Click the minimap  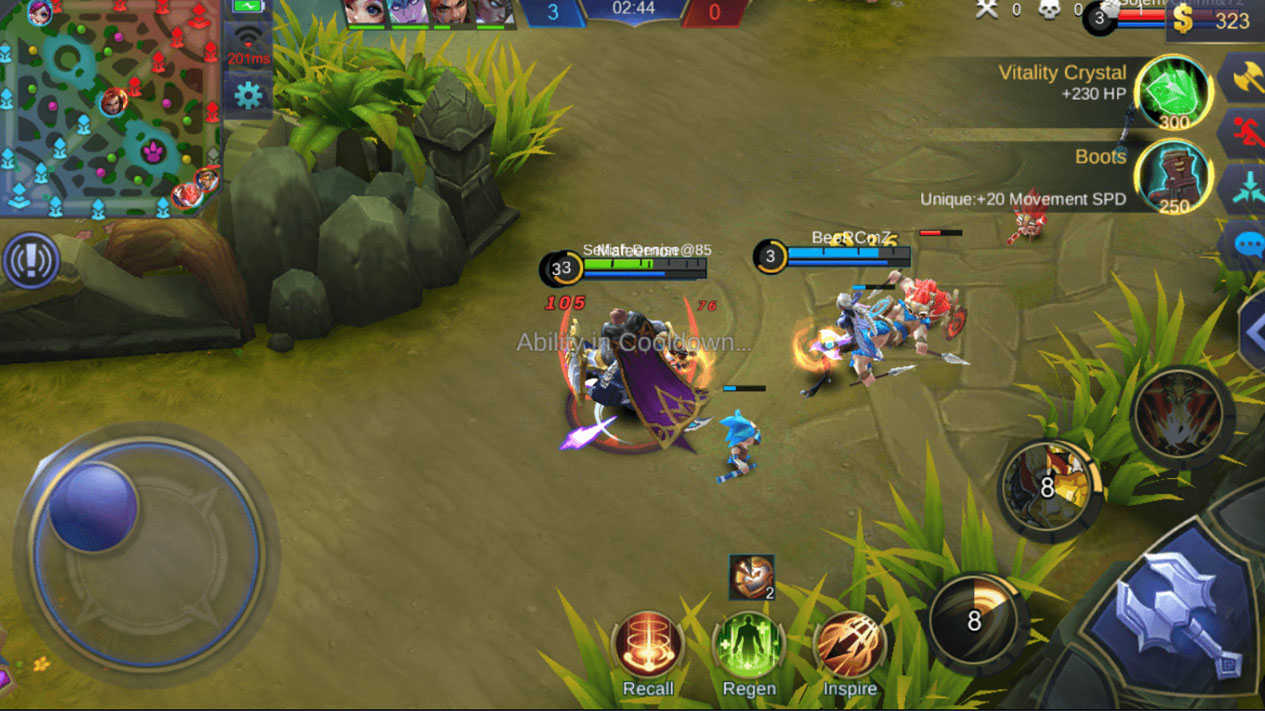tap(108, 108)
